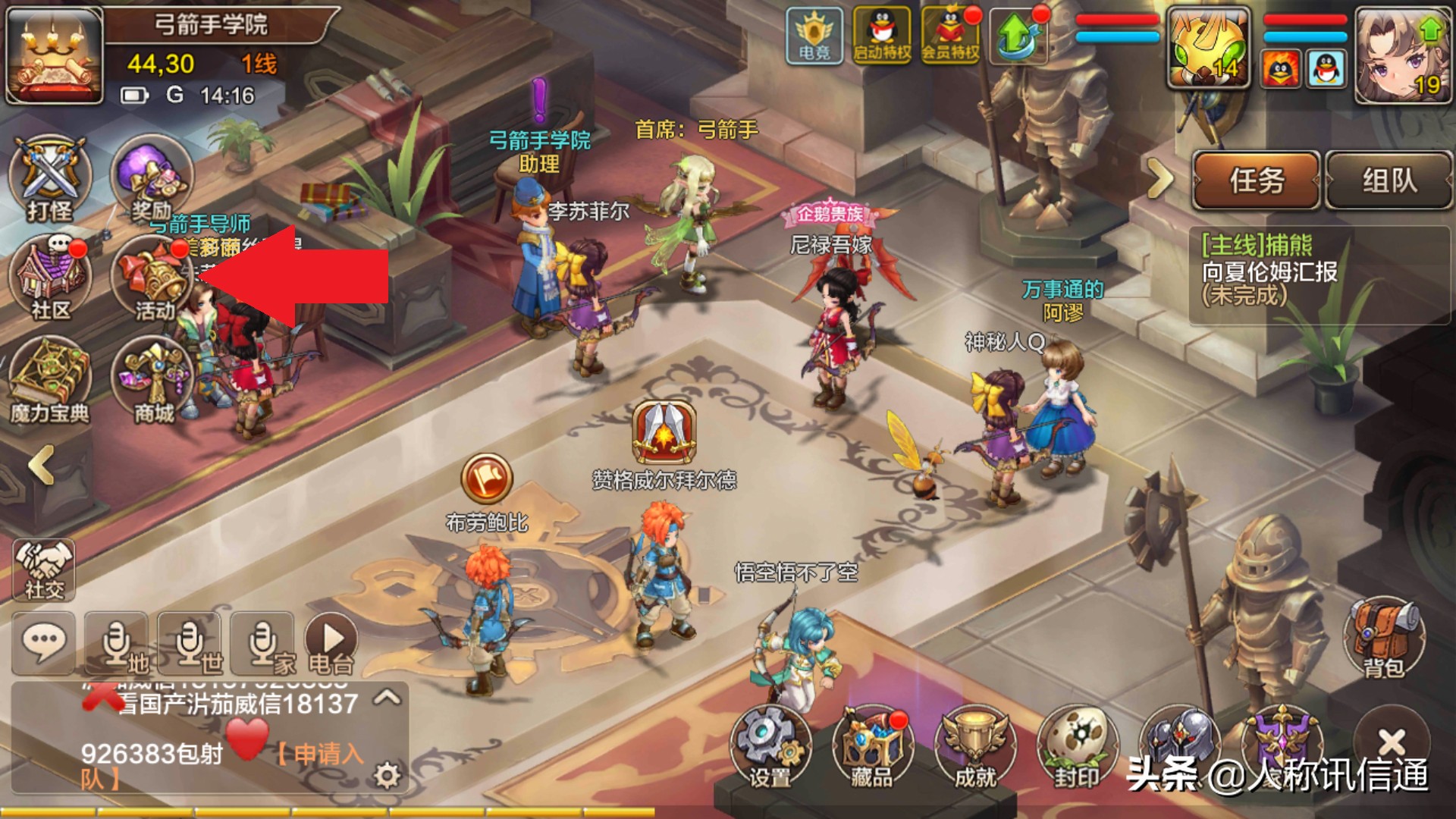
Task: Open the chat speech bubble button
Action: 43,642
